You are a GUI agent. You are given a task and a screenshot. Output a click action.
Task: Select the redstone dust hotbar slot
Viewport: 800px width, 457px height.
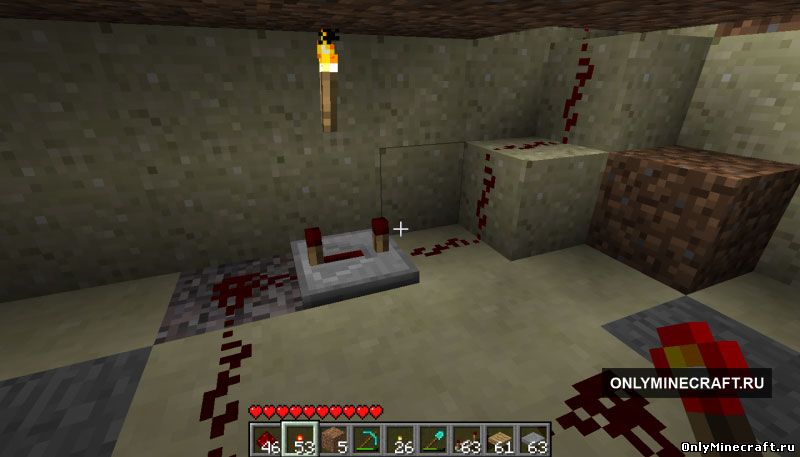click(266, 439)
